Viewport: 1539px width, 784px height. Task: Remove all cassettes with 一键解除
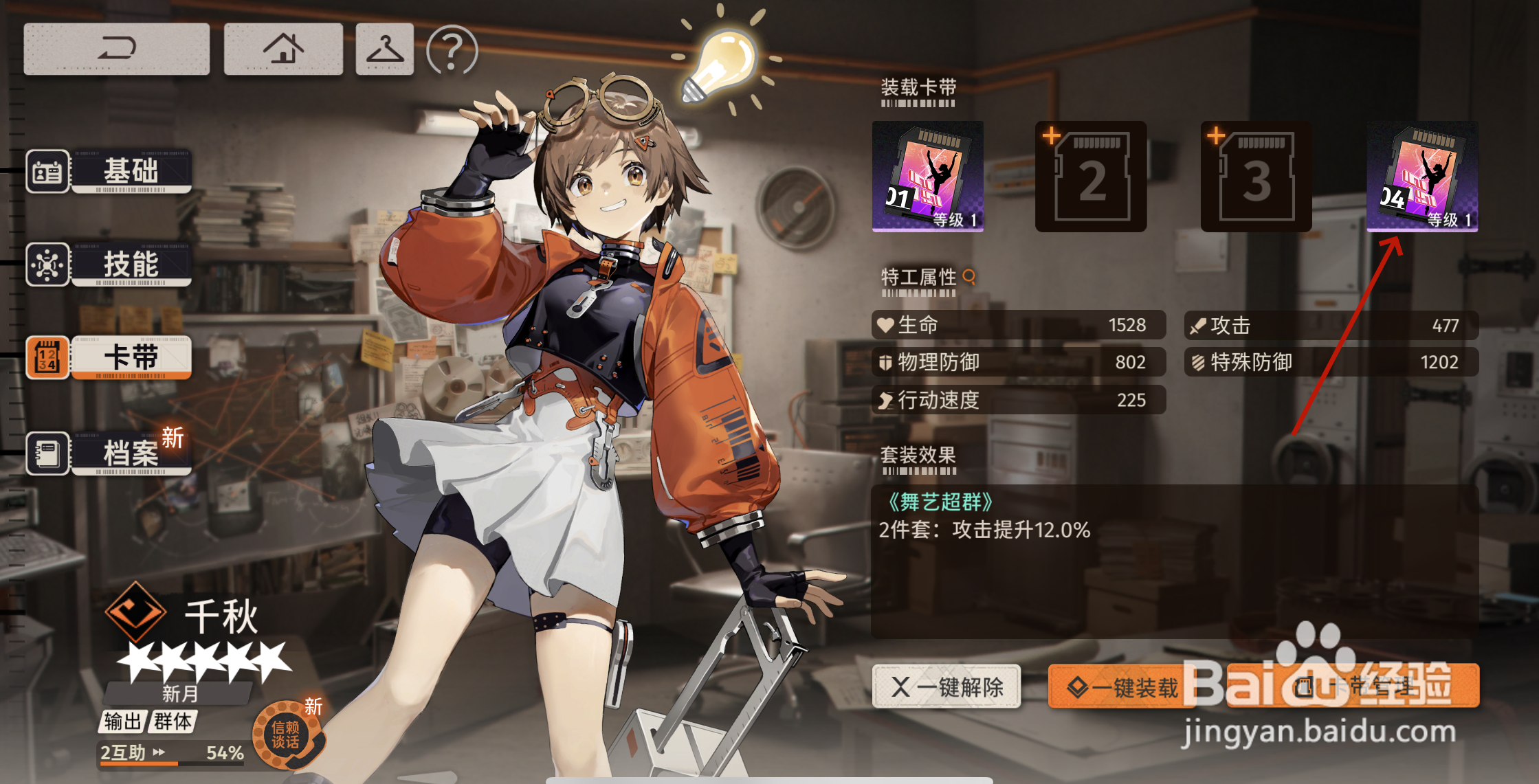tap(946, 686)
